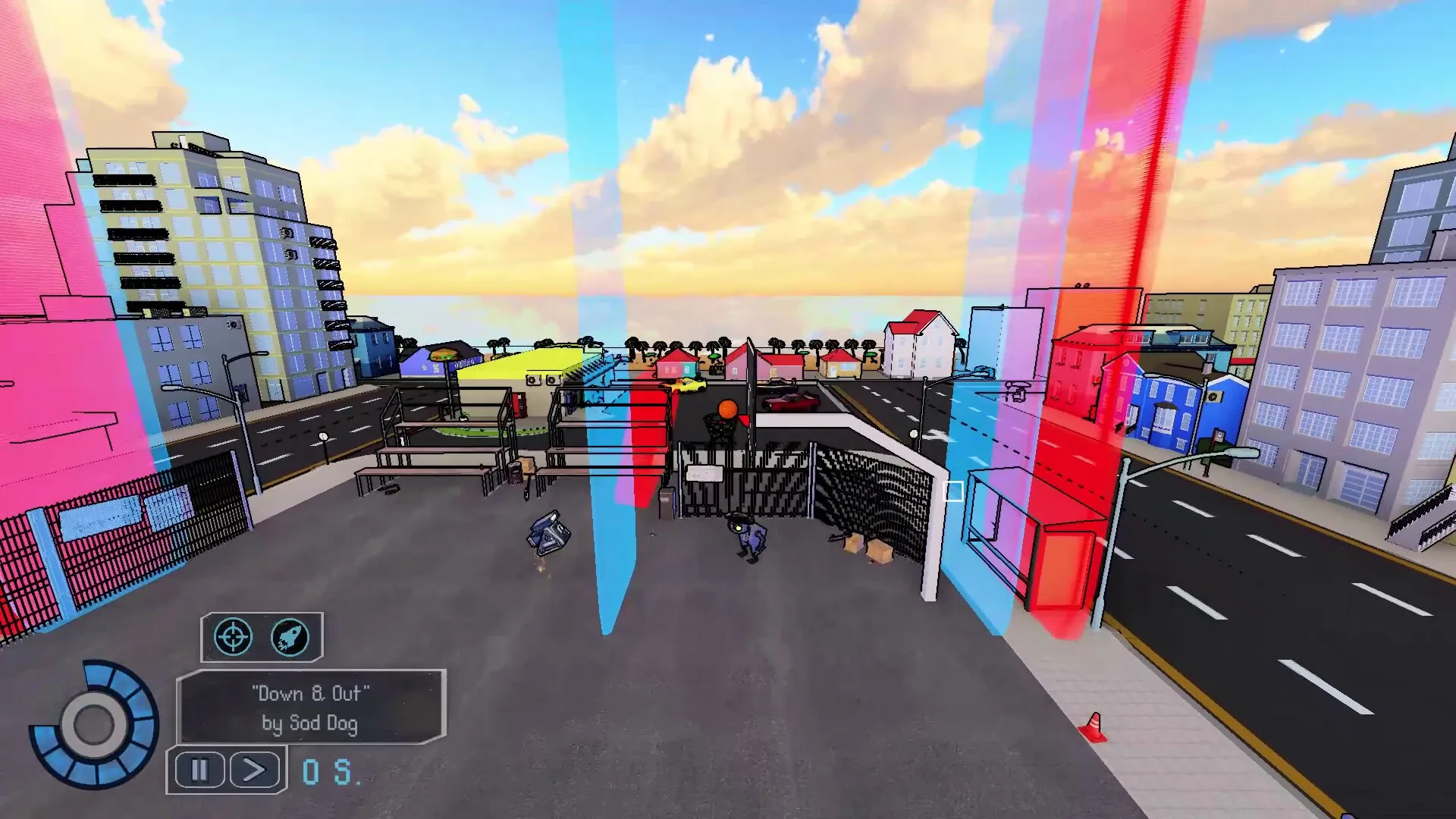1456x819 pixels.
Task: Activate the rocket ability icon
Action: coord(290,638)
